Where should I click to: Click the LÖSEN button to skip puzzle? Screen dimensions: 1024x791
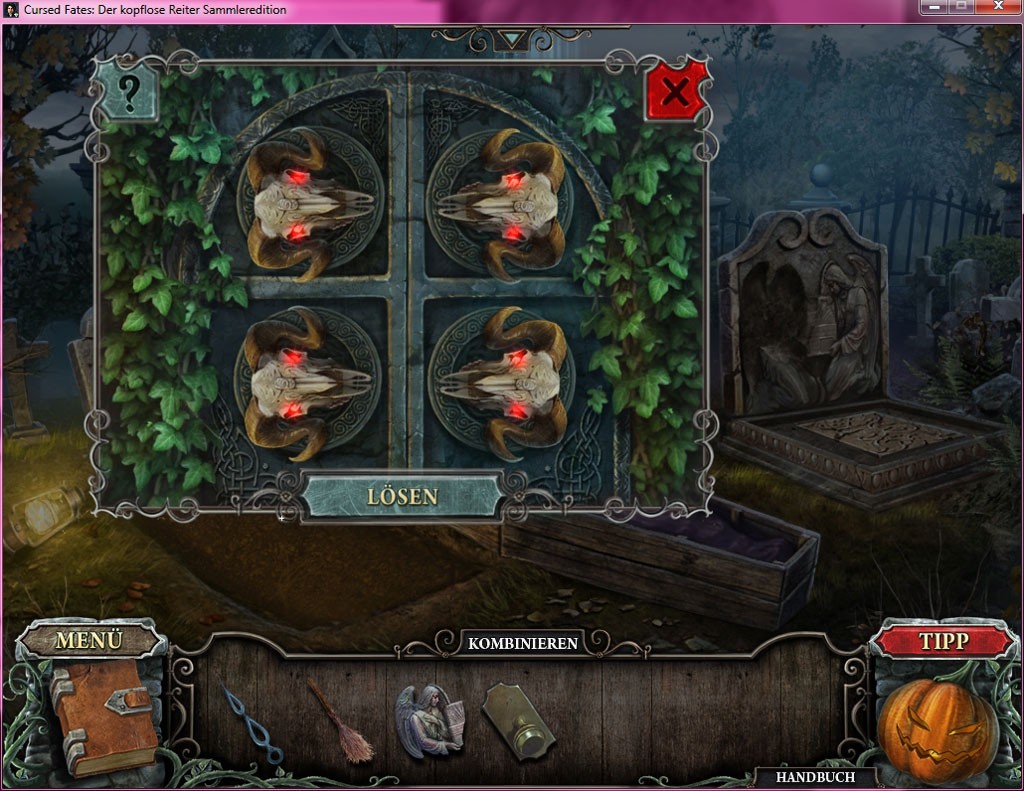[x=402, y=496]
